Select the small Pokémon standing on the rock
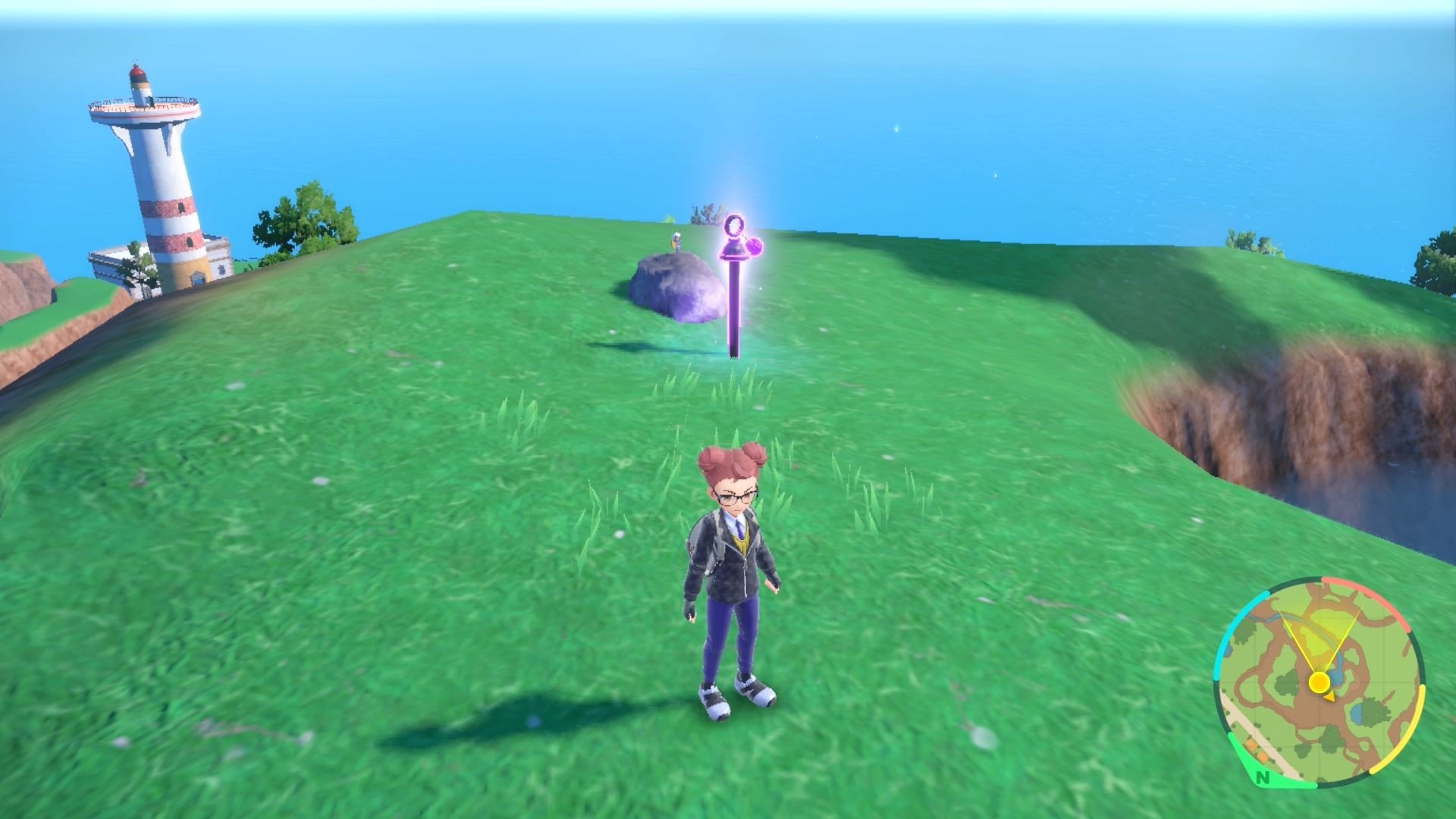Image resolution: width=1456 pixels, height=819 pixels. point(674,241)
